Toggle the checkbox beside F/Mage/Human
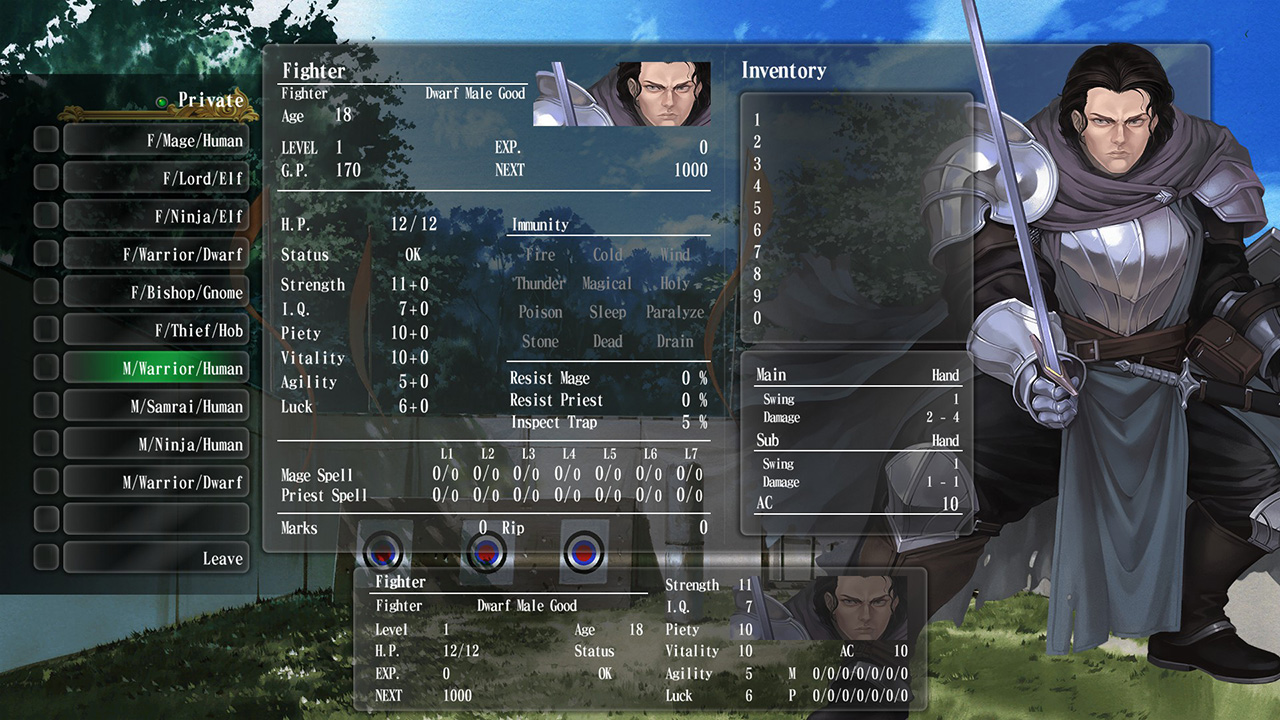1280x720 pixels. (45, 140)
